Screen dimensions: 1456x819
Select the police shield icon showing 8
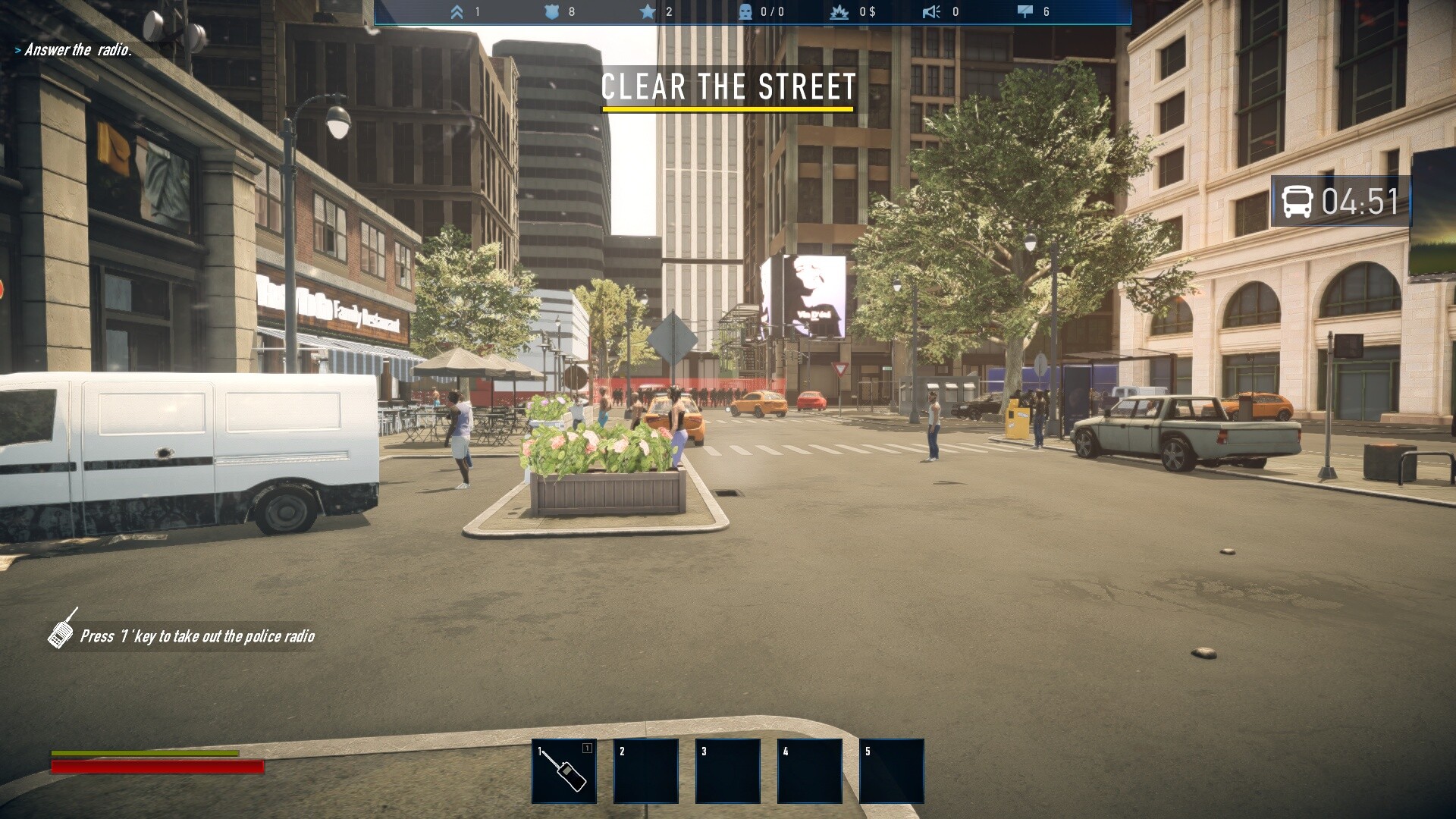[x=554, y=12]
